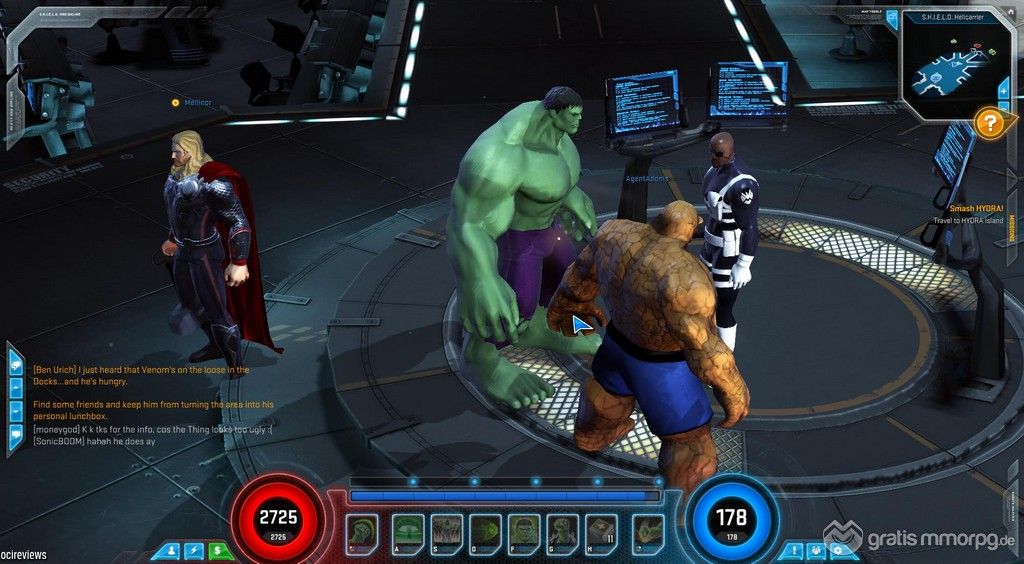Open the gear settings button

tap(840, 550)
